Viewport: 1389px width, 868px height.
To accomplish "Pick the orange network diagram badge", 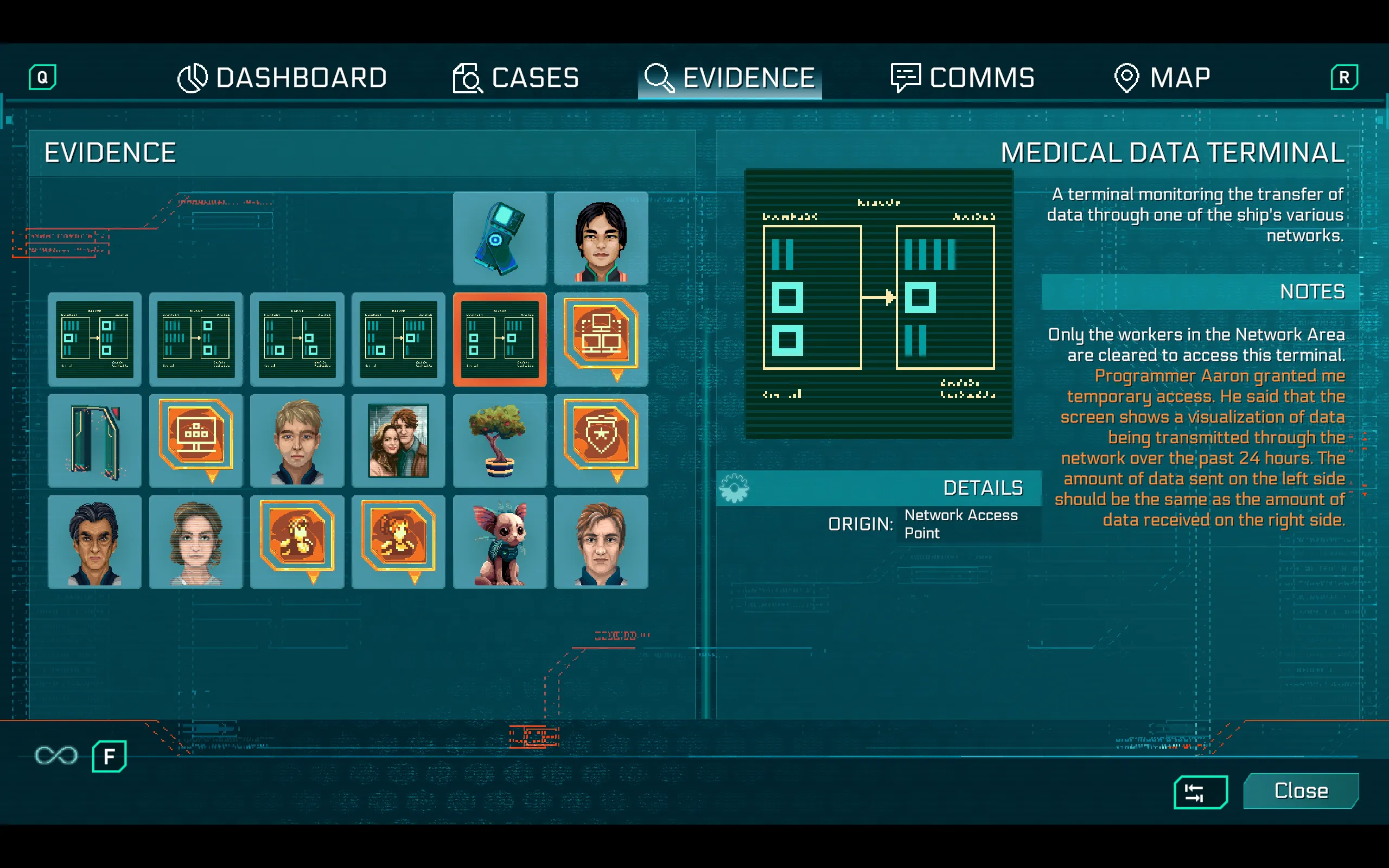I will coord(601,338).
